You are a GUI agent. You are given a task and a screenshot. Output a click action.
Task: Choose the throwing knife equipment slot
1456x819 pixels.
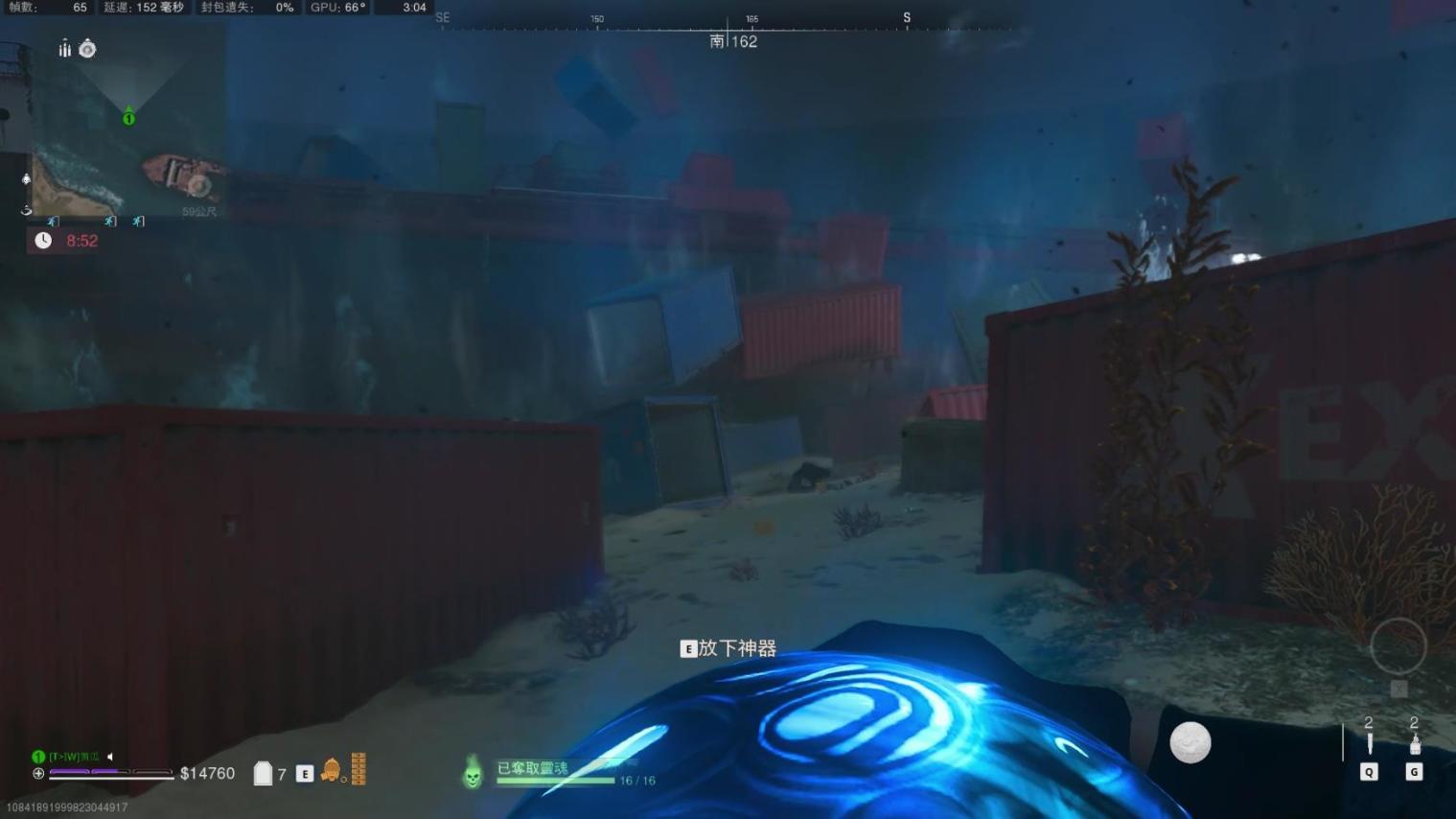tap(1369, 744)
